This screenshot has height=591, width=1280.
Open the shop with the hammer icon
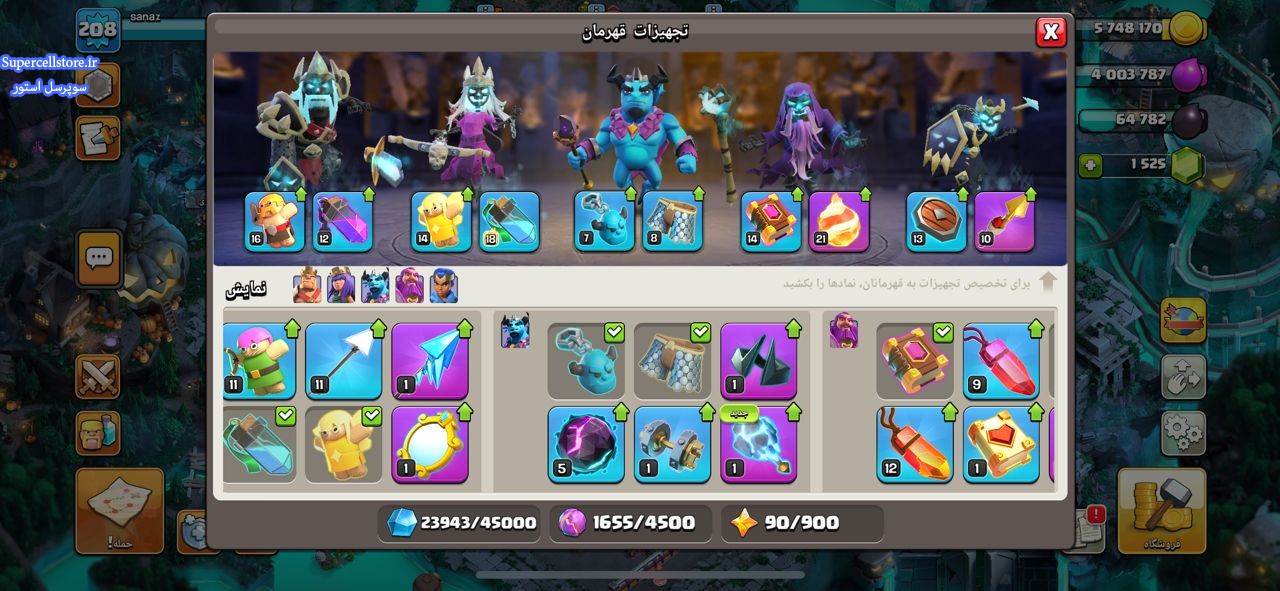pos(1160,510)
